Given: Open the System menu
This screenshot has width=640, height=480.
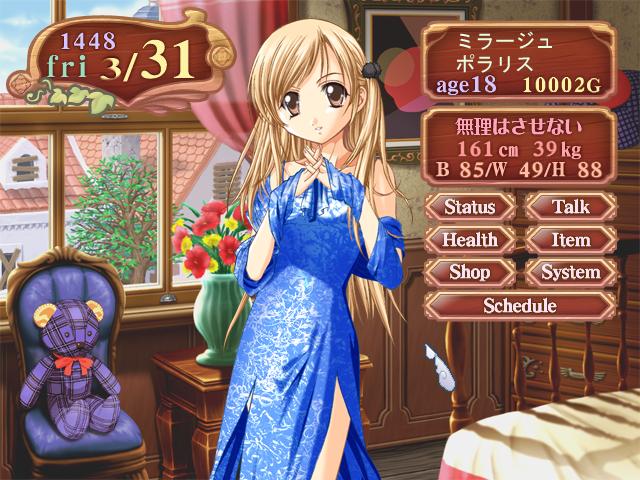Looking at the screenshot, I should click(570, 272).
